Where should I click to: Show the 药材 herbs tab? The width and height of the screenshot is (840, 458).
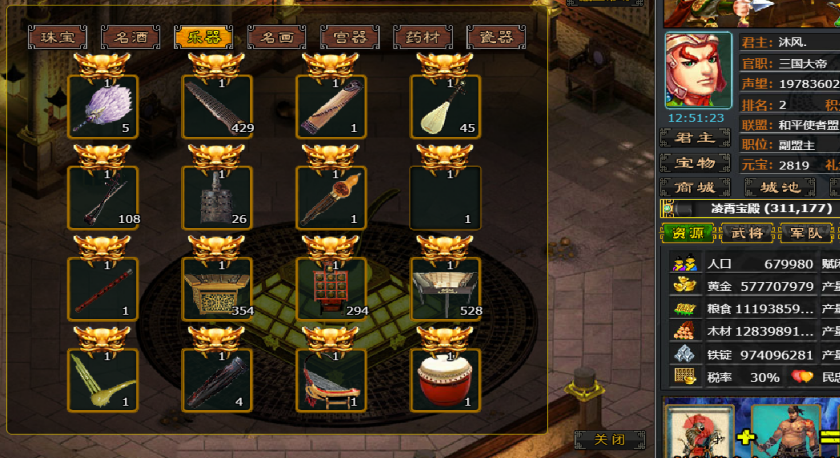tap(423, 38)
